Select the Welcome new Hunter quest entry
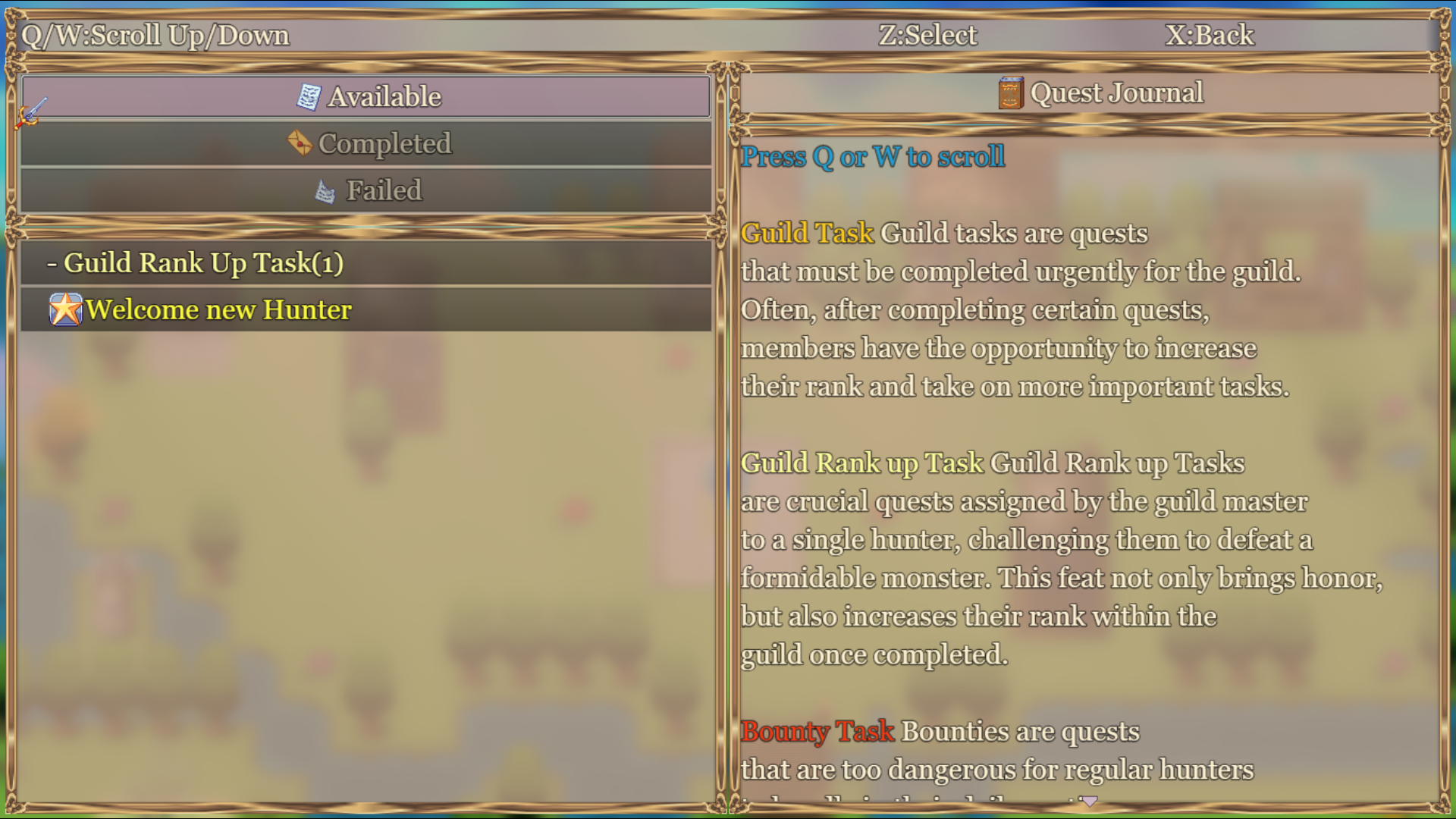Viewport: 1456px width, 819px height. click(218, 309)
